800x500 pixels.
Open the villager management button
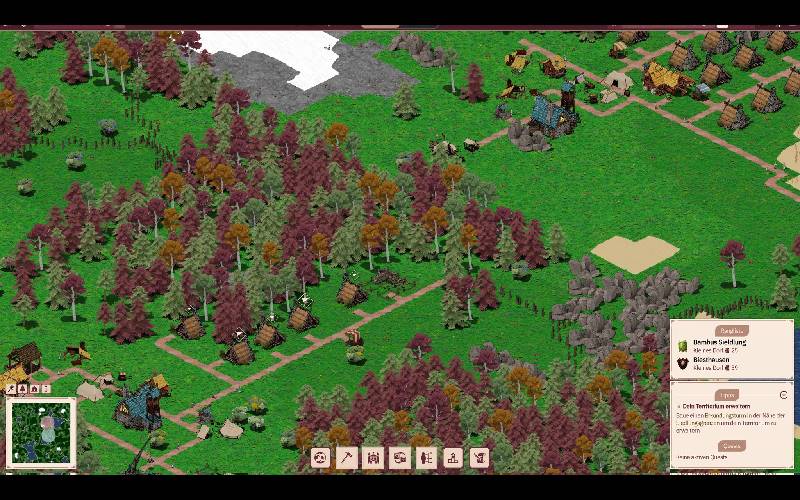pos(426,457)
